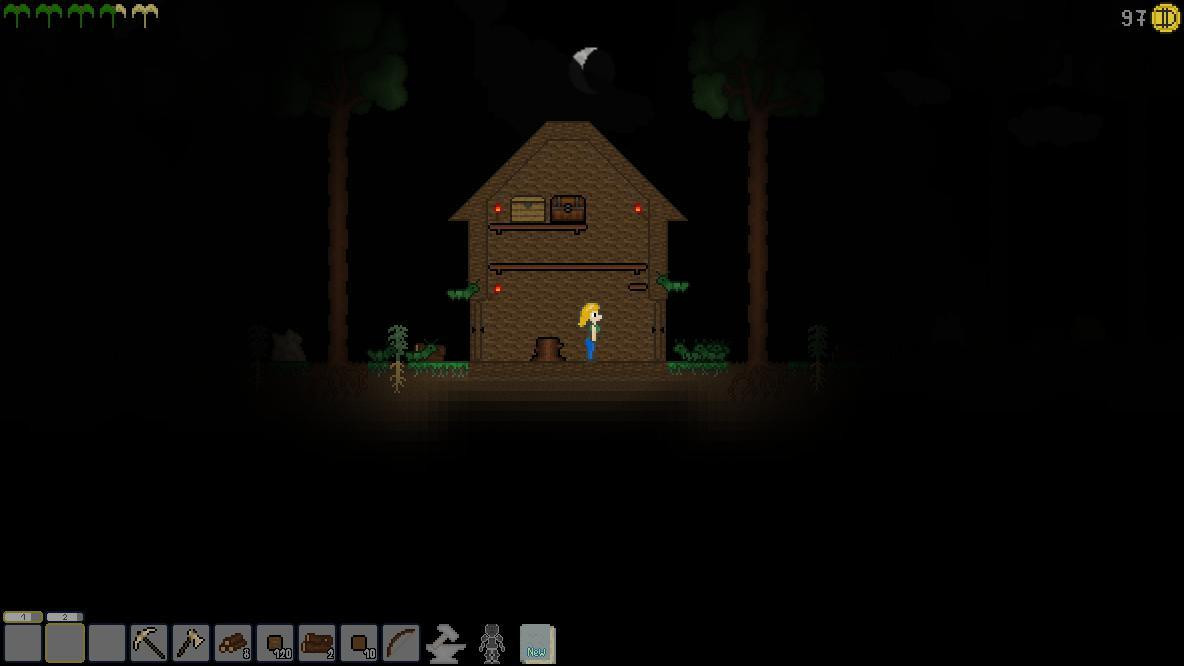Select the axe hotbar slot
The height and width of the screenshot is (666, 1184).
click(191, 643)
